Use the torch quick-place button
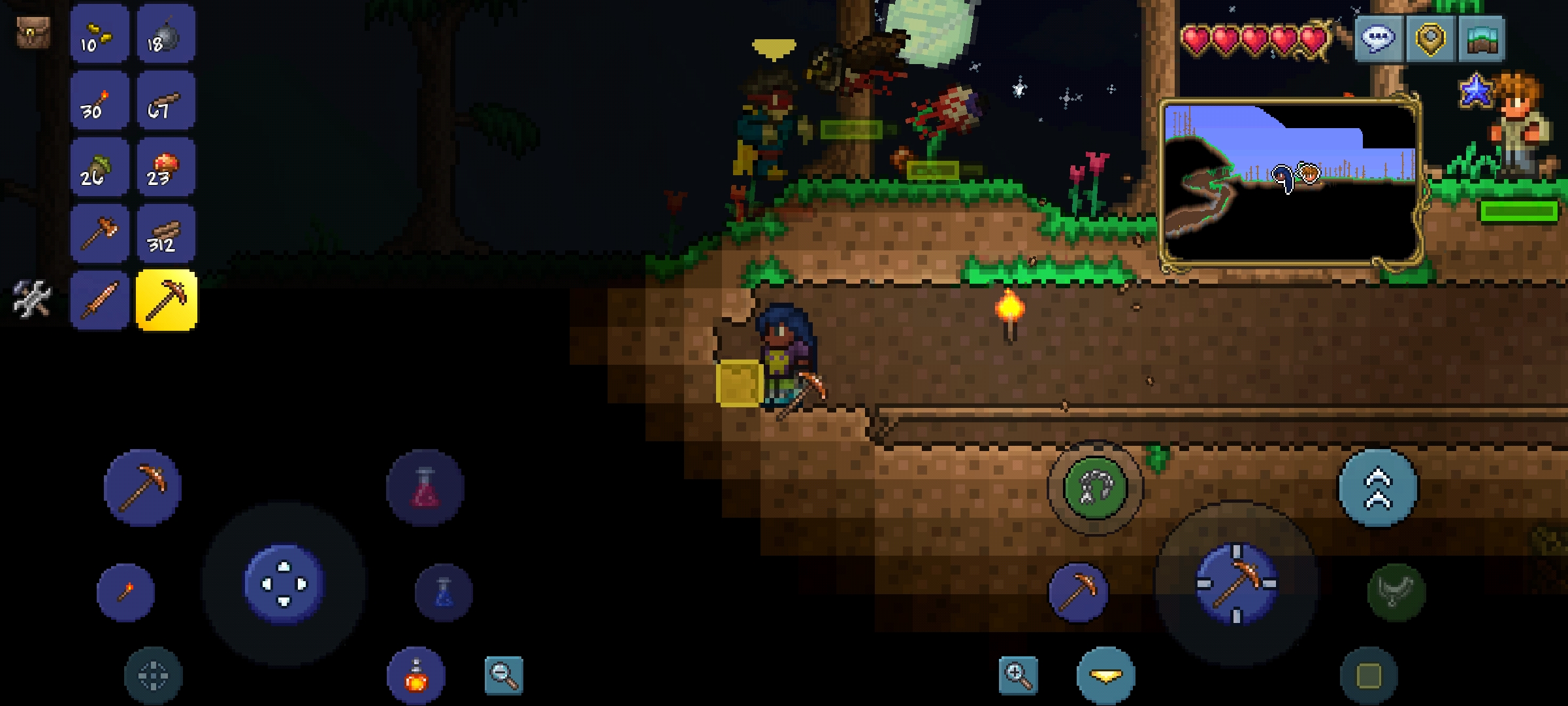The height and width of the screenshot is (706, 1568). click(125, 592)
